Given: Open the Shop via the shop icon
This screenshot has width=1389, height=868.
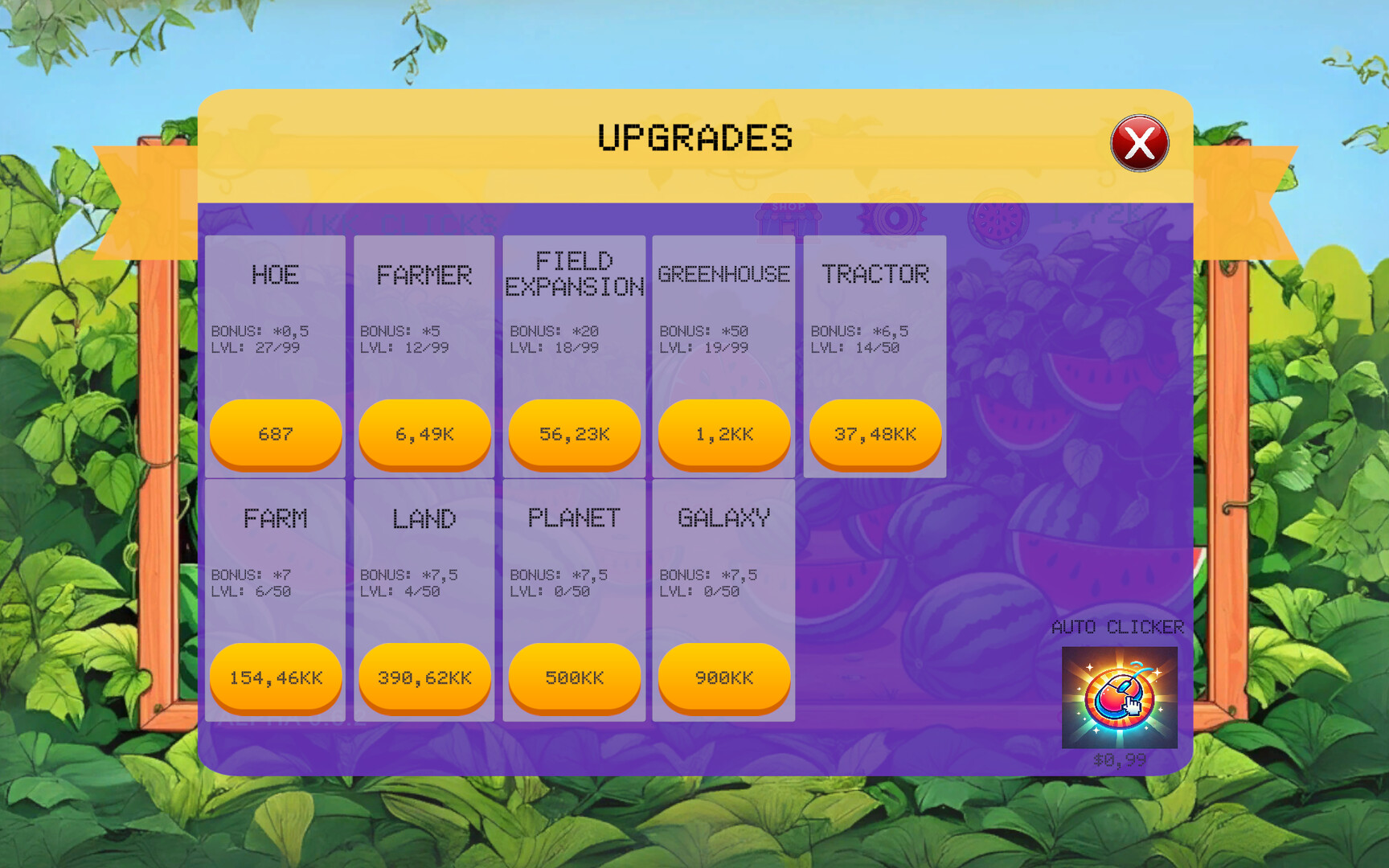Looking at the screenshot, I should [790, 219].
